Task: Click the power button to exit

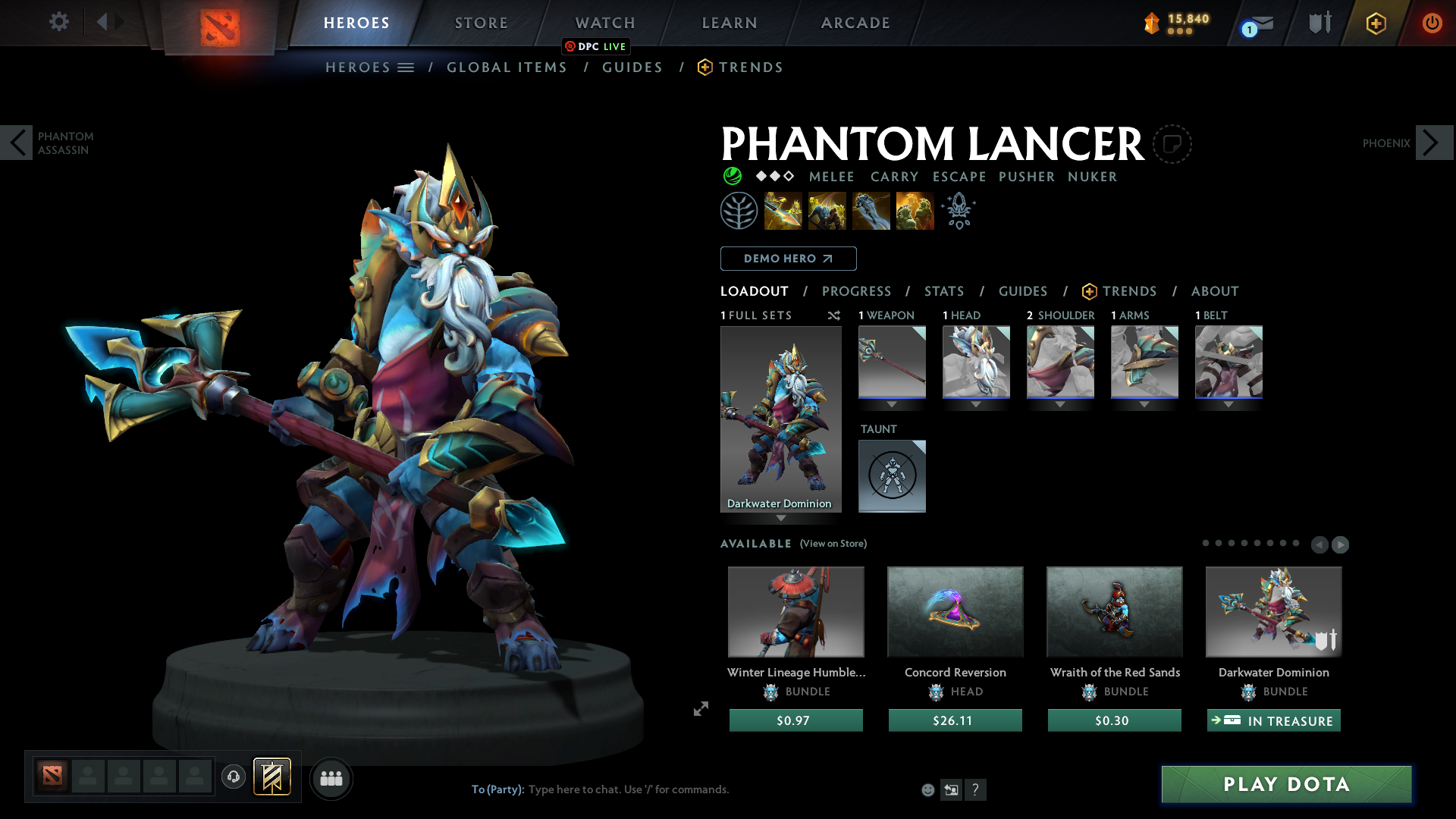Action: [1432, 22]
